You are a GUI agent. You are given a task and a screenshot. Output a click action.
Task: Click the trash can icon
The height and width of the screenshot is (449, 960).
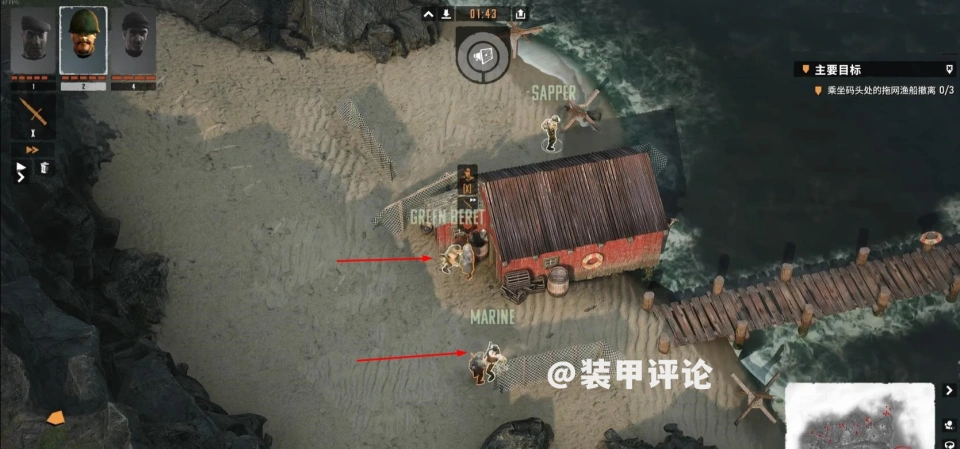click(x=45, y=168)
